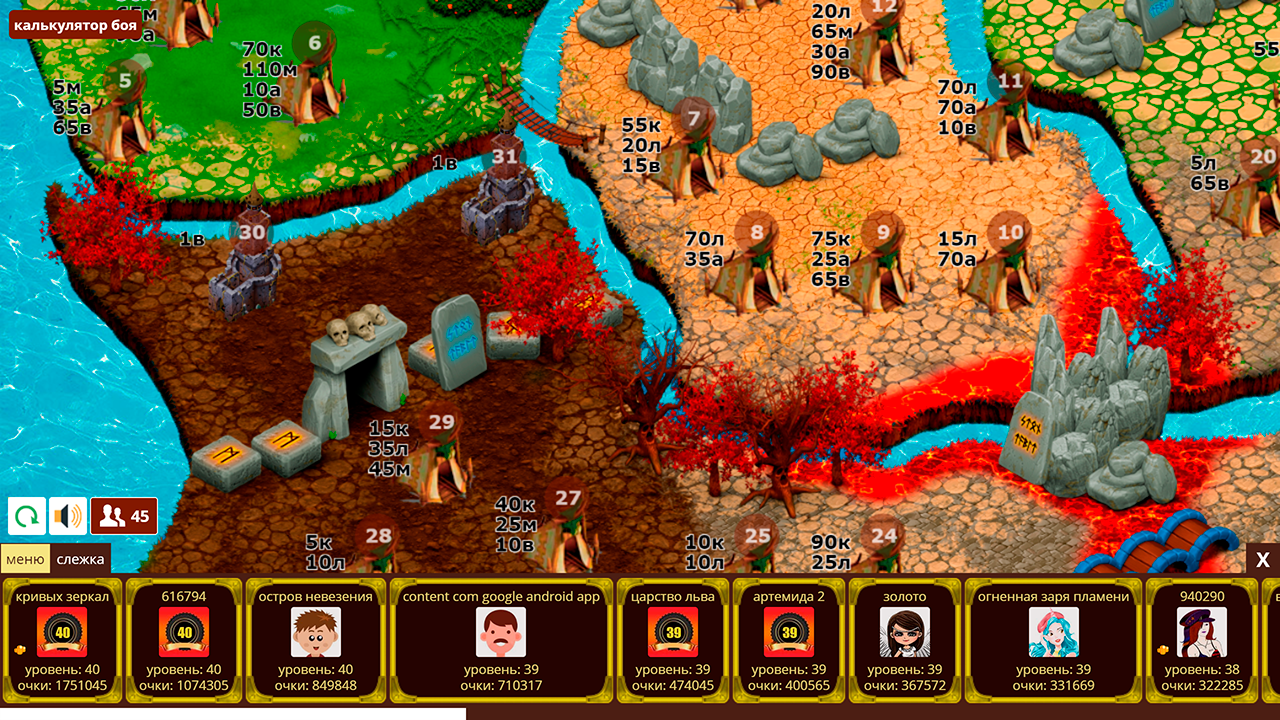Select the level 39 badge on артемида 2 card

pos(790,633)
